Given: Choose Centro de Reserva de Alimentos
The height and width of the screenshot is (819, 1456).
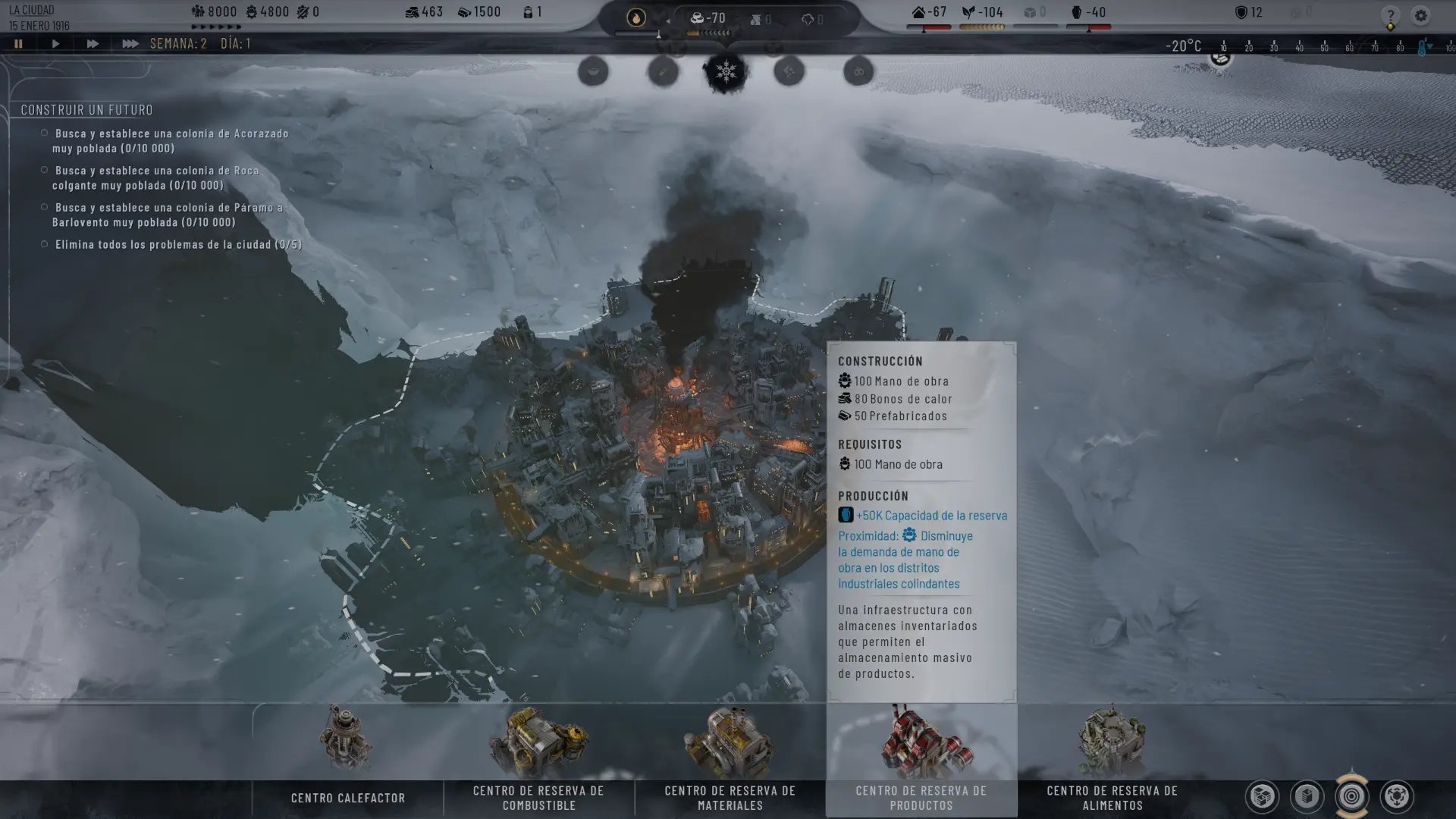Looking at the screenshot, I should point(1112,758).
